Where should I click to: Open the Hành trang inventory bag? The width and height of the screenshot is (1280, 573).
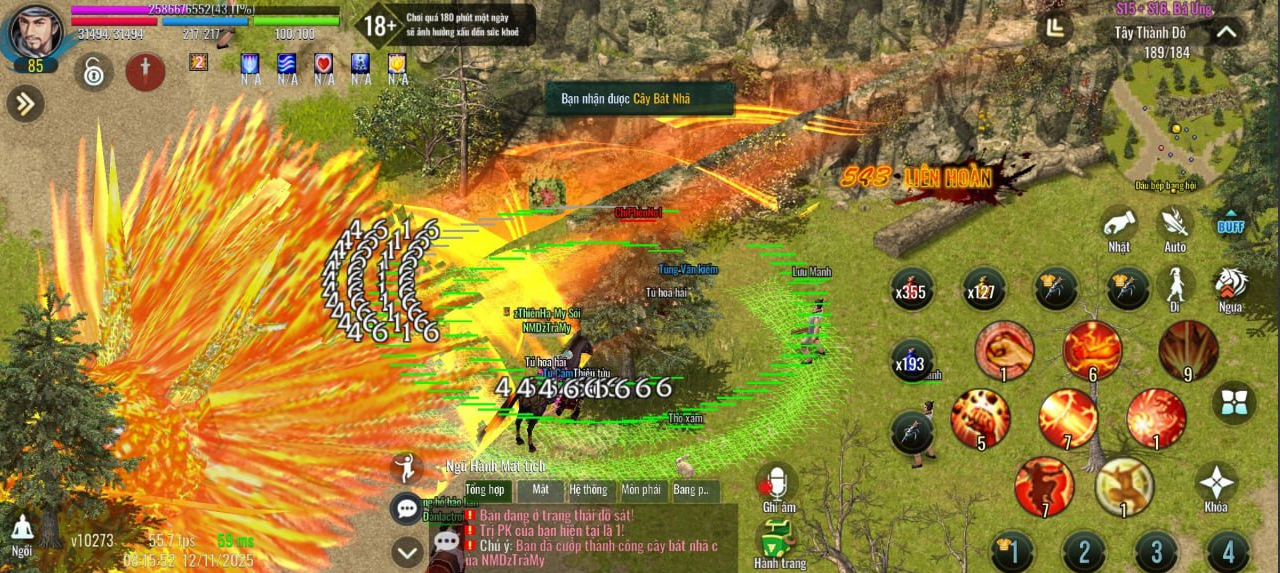click(x=777, y=543)
